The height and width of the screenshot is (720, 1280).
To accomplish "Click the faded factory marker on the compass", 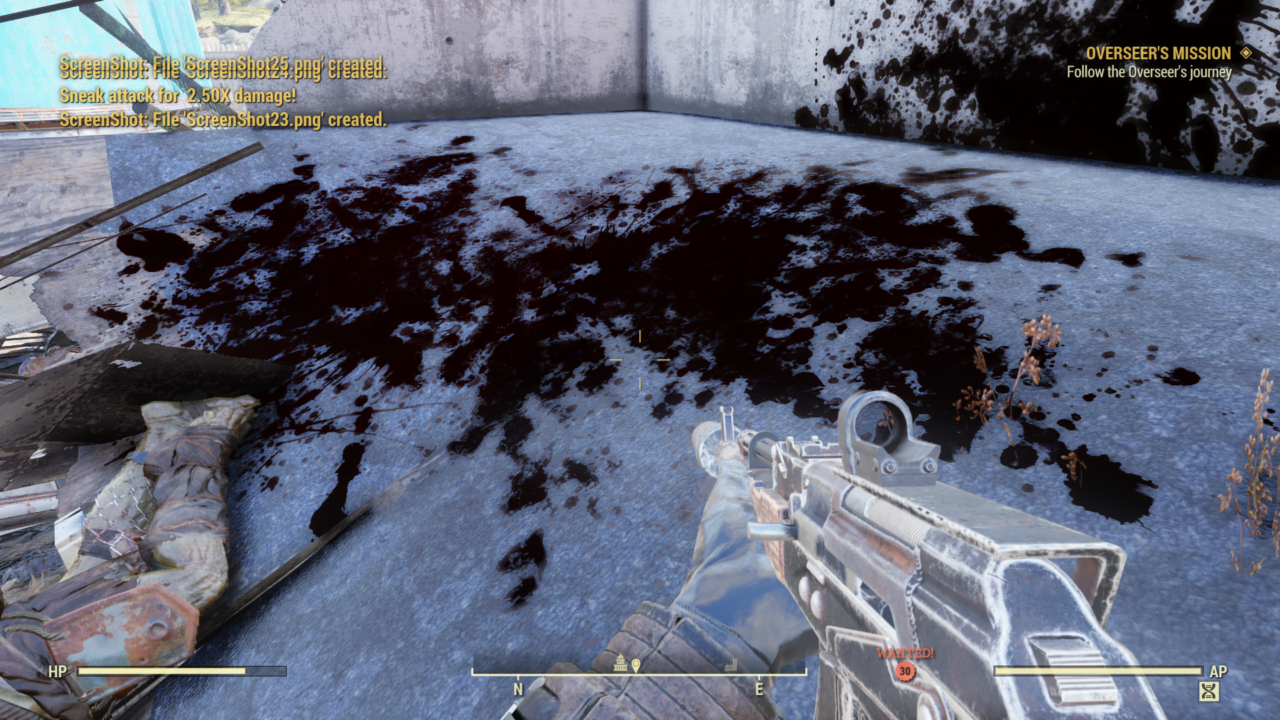I will (x=730, y=664).
